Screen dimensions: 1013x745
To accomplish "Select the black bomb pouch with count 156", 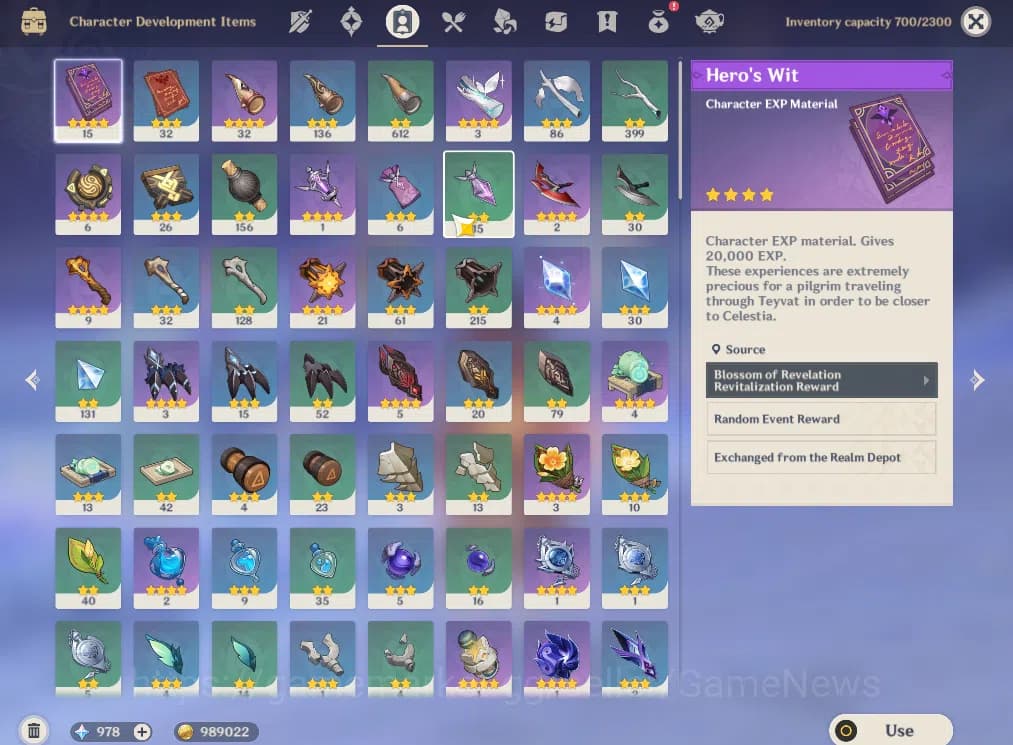I will coord(244,193).
